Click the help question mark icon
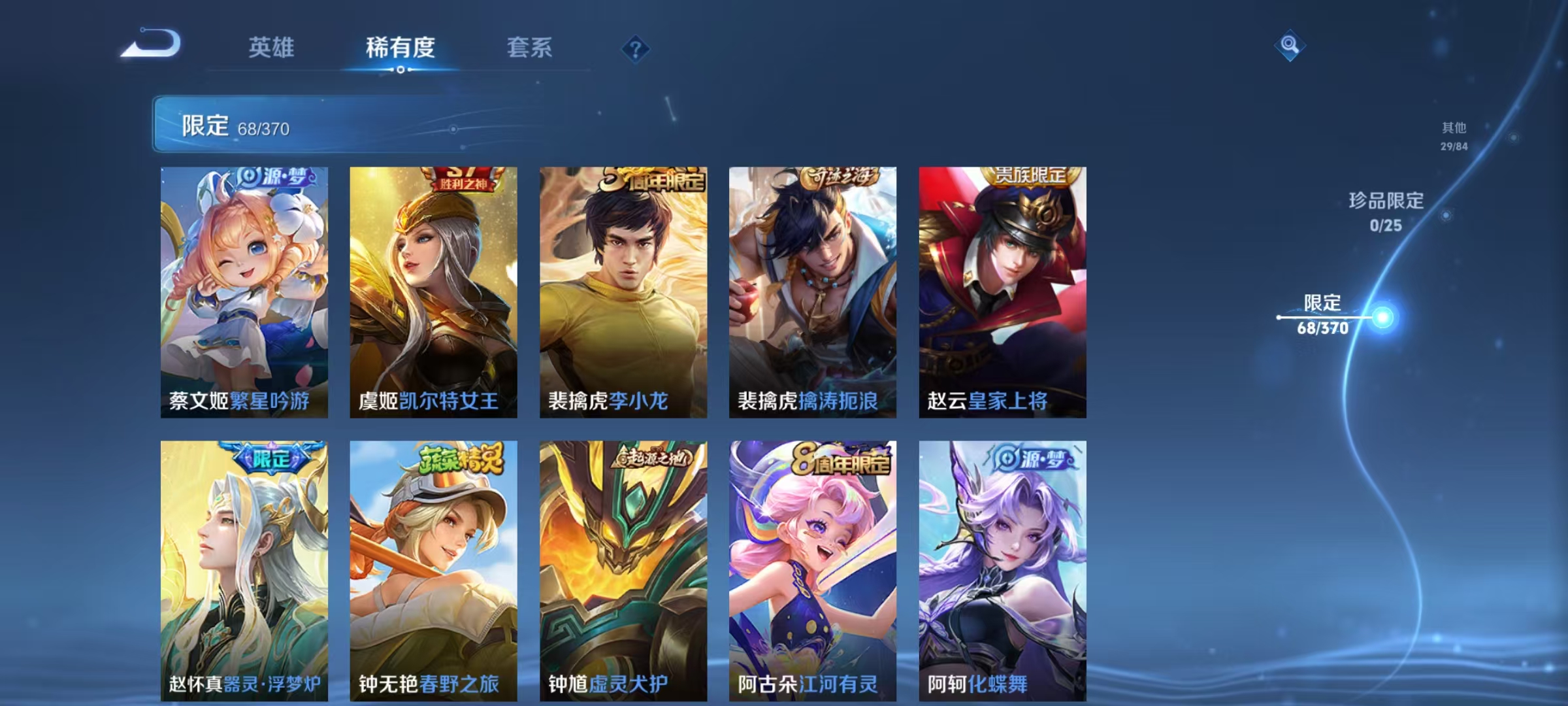1568x706 pixels. click(x=635, y=50)
